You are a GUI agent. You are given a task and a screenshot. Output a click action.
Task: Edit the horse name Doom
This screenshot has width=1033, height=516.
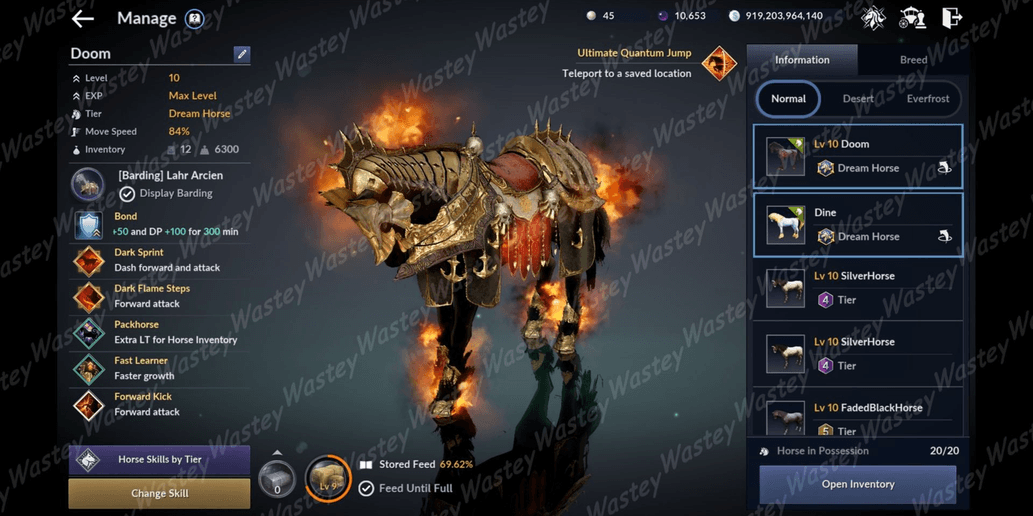pyautogui.click(x=242, y=54)
